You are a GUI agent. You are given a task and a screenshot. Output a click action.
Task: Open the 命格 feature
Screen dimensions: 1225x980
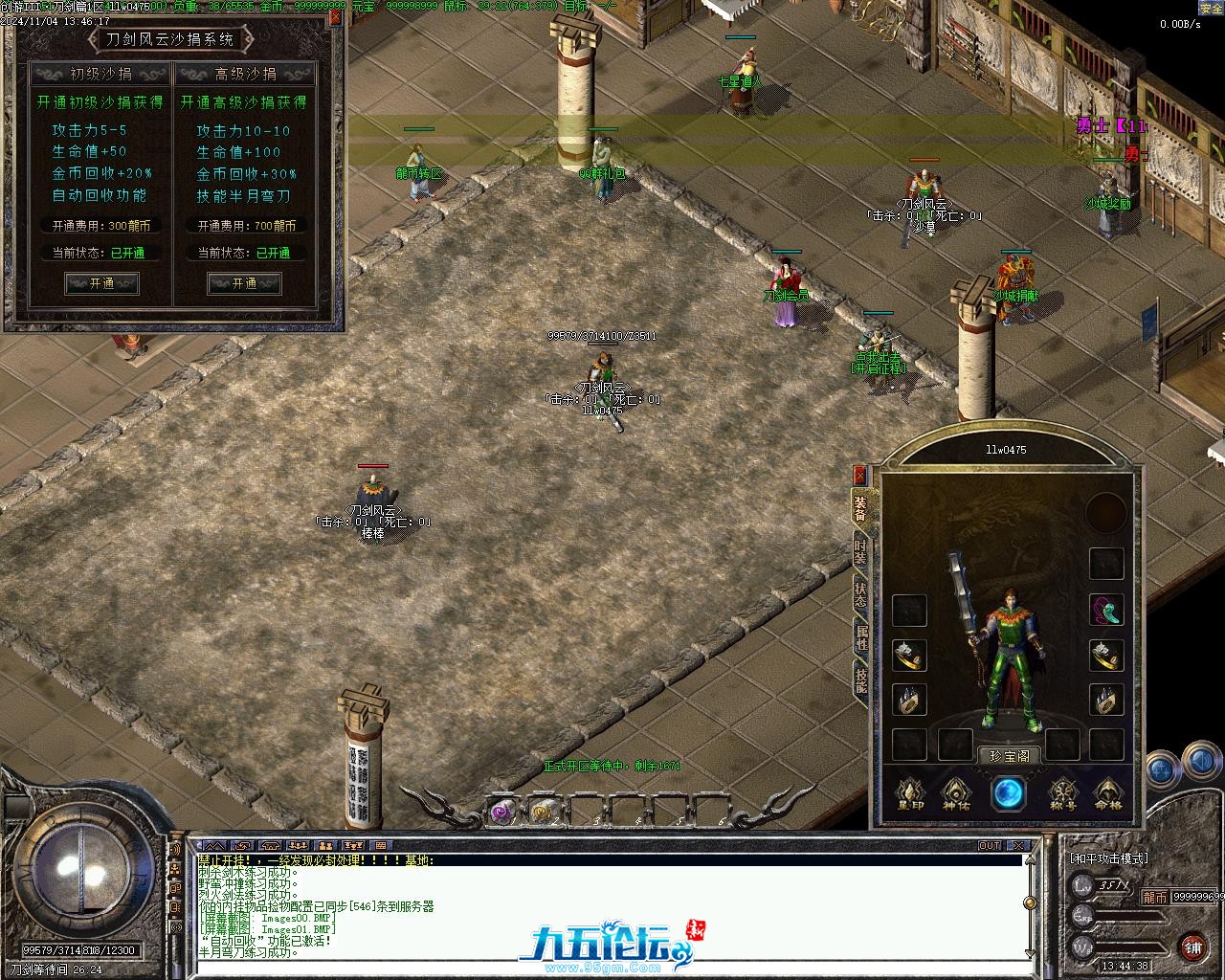(x=1108, y=793)
